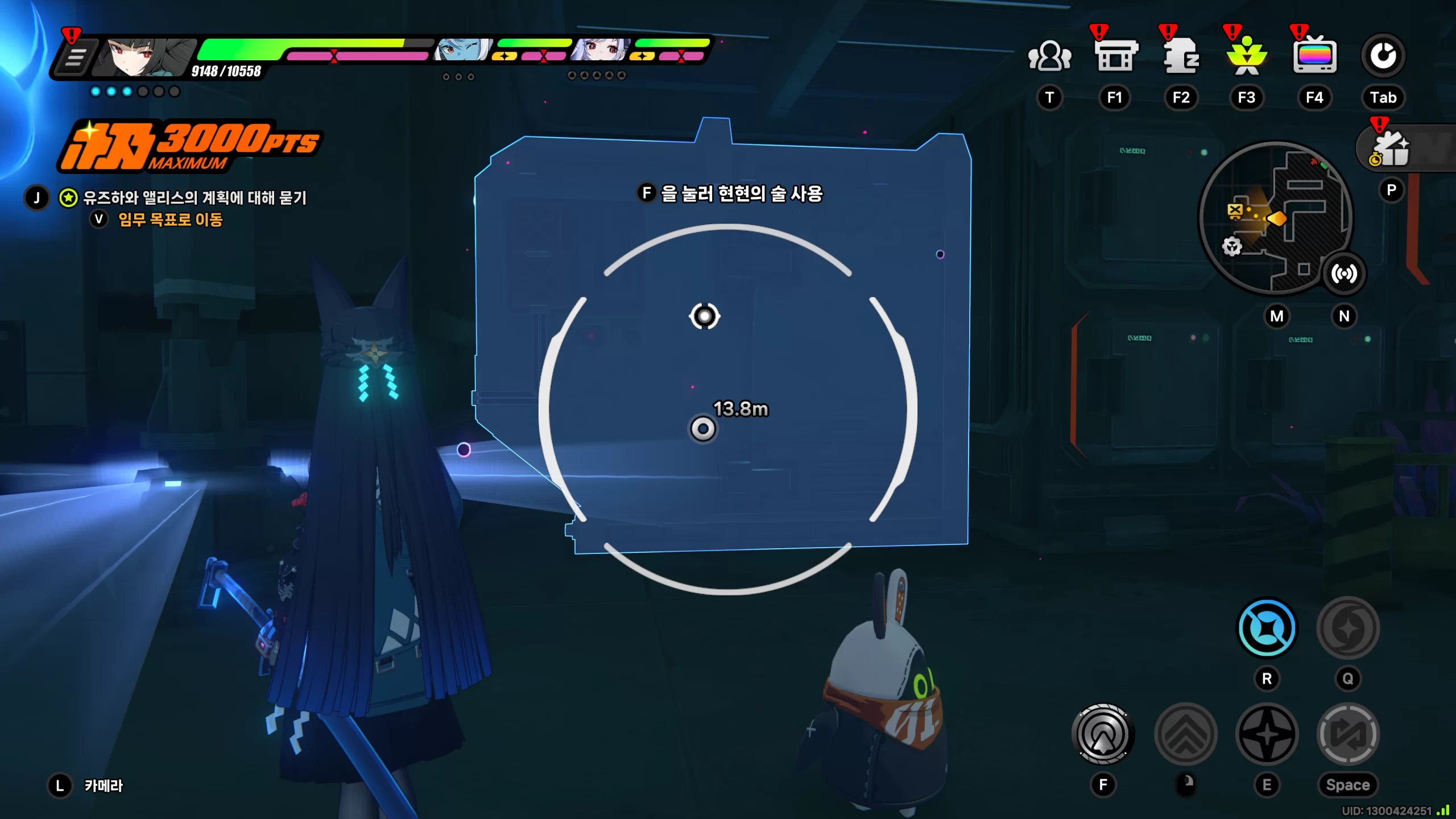Select the dark-haired active character portrait
Image resolution: width=1456 pixels, height=819 pixels.
coord(145,57)
